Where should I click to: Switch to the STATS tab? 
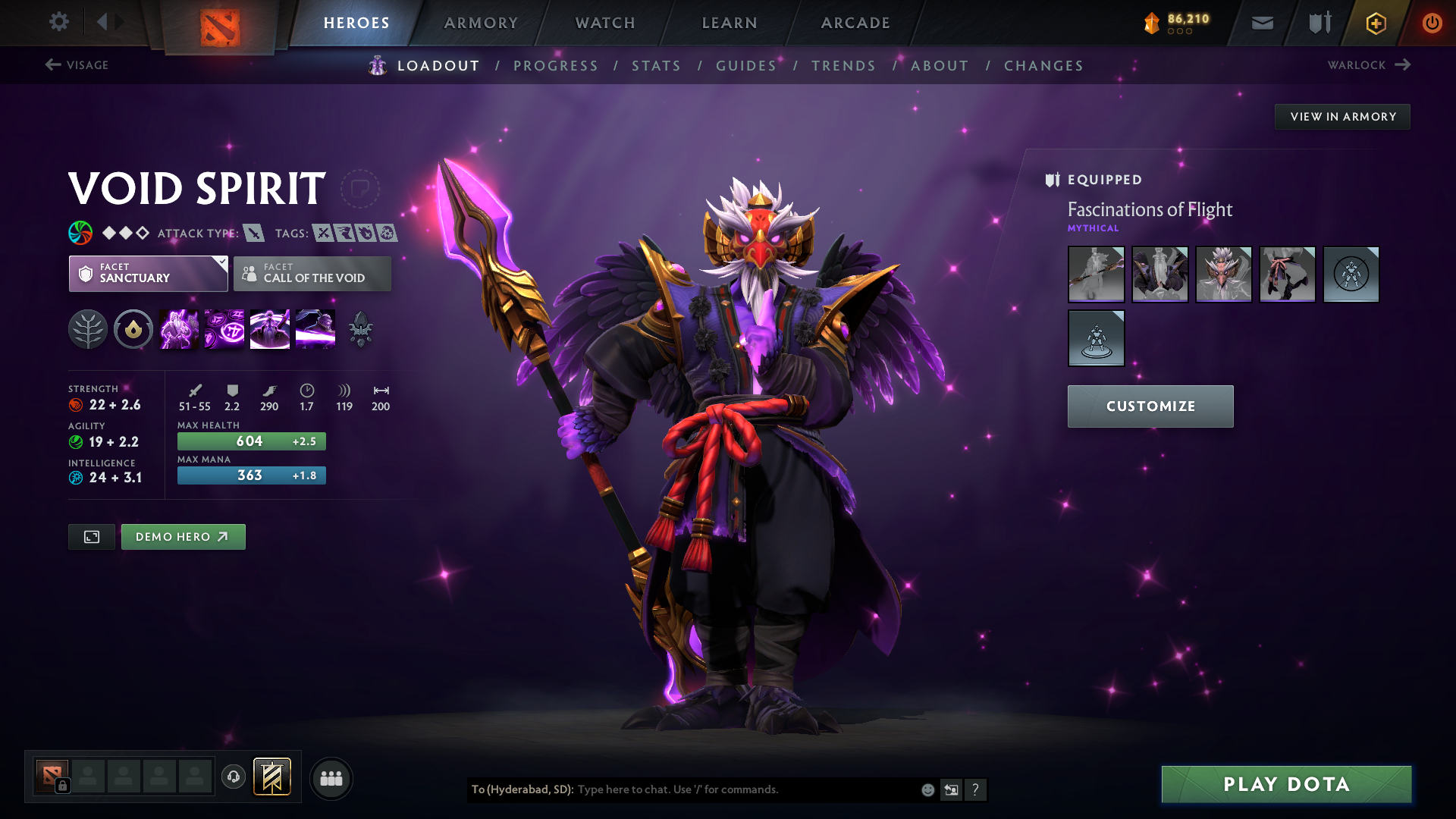point(656,66)
